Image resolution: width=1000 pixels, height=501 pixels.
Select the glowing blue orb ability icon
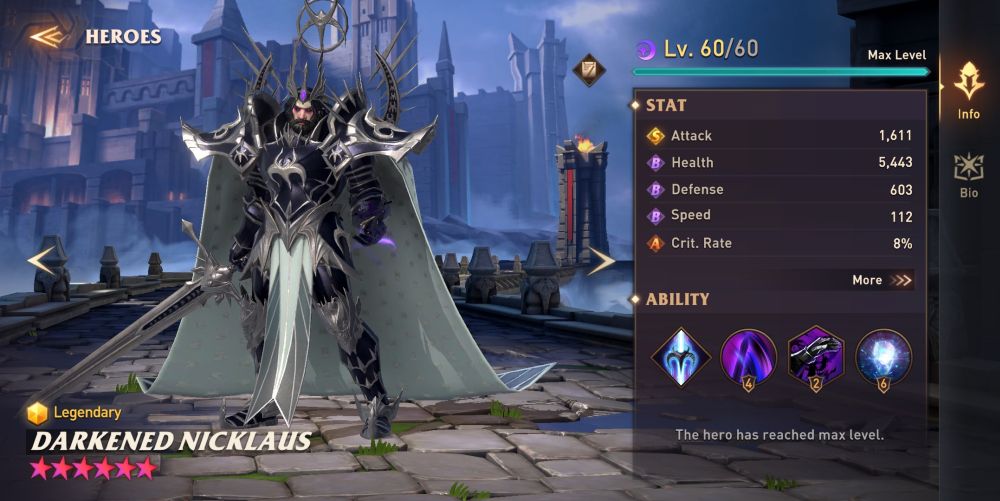pos(883,357)
